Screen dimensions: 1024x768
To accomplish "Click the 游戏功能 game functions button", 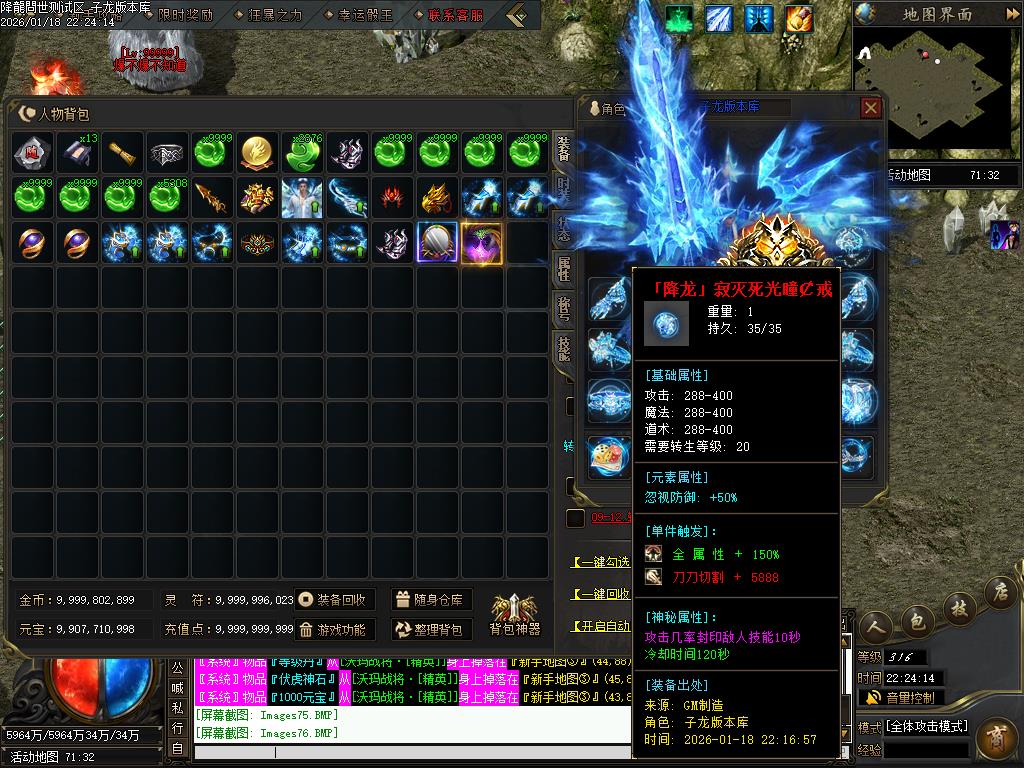I will 334,630.
